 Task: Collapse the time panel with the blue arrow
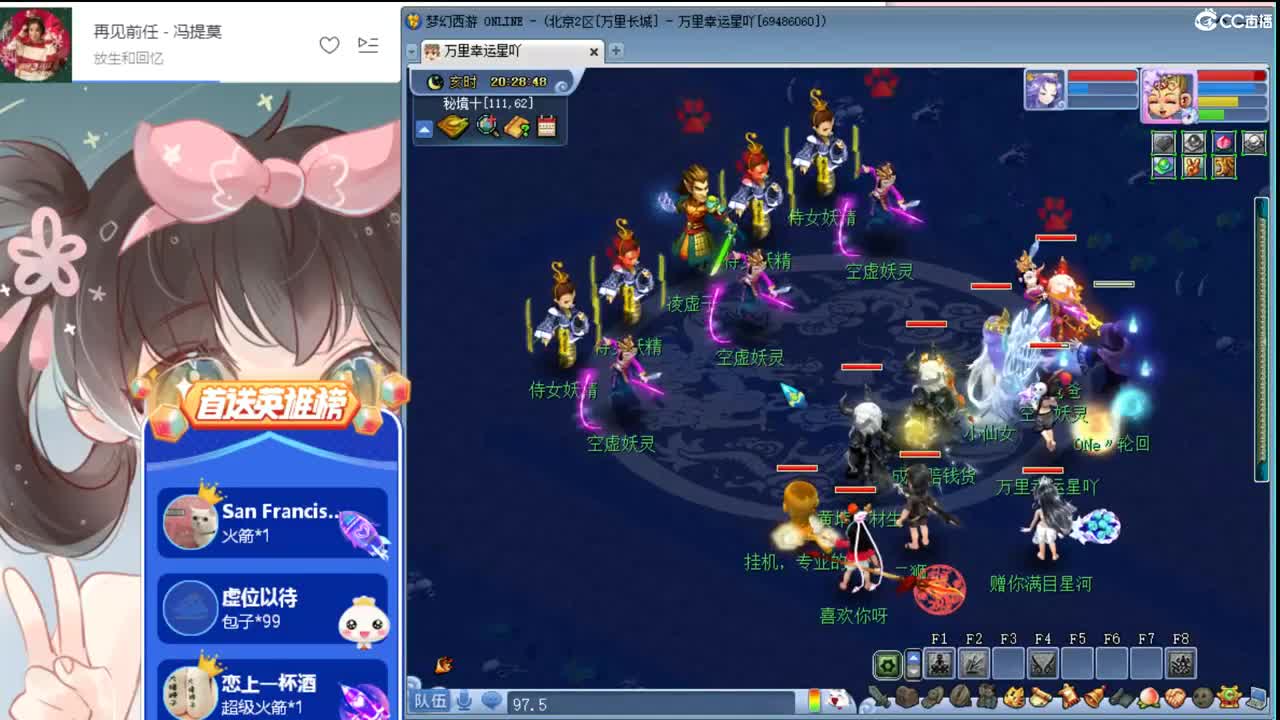tap(425, 127)
